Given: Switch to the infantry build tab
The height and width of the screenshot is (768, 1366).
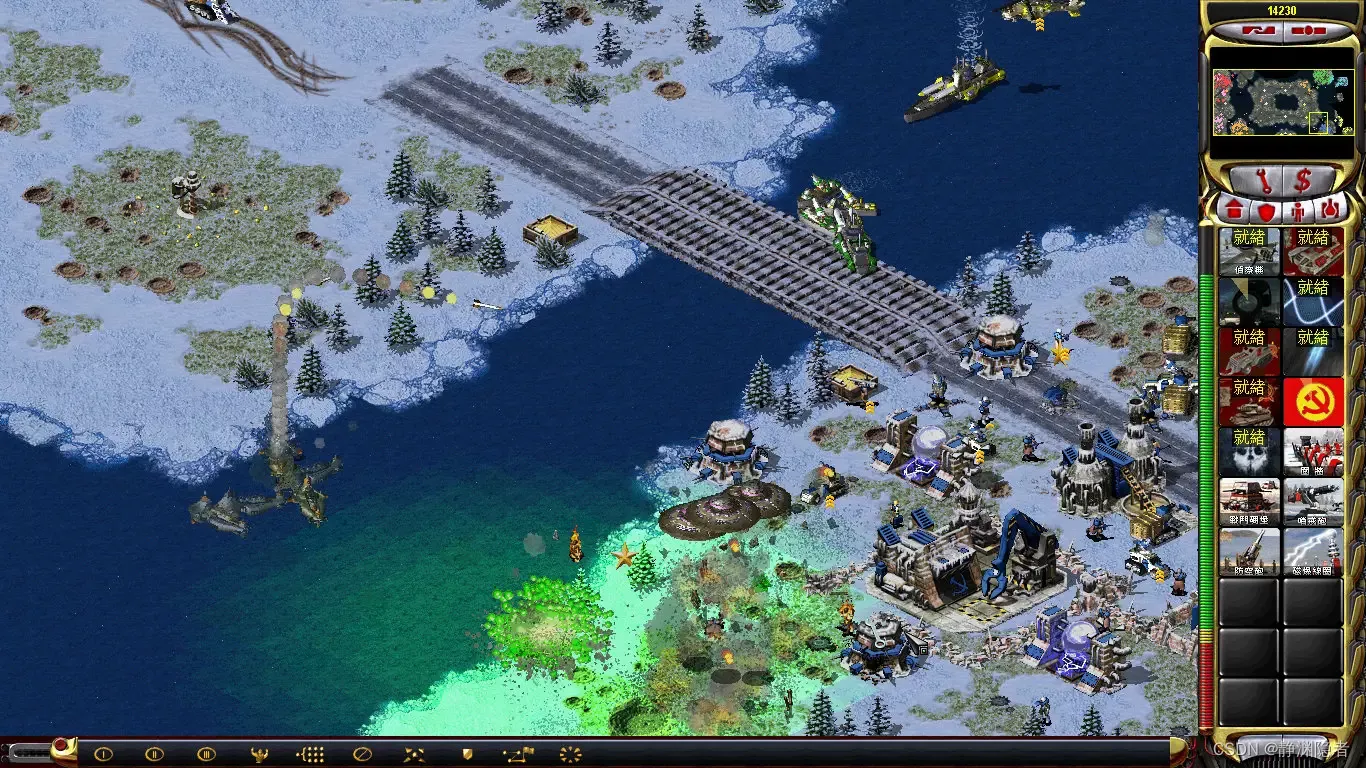Looking at the screenshot, I should click(1297, 211).
